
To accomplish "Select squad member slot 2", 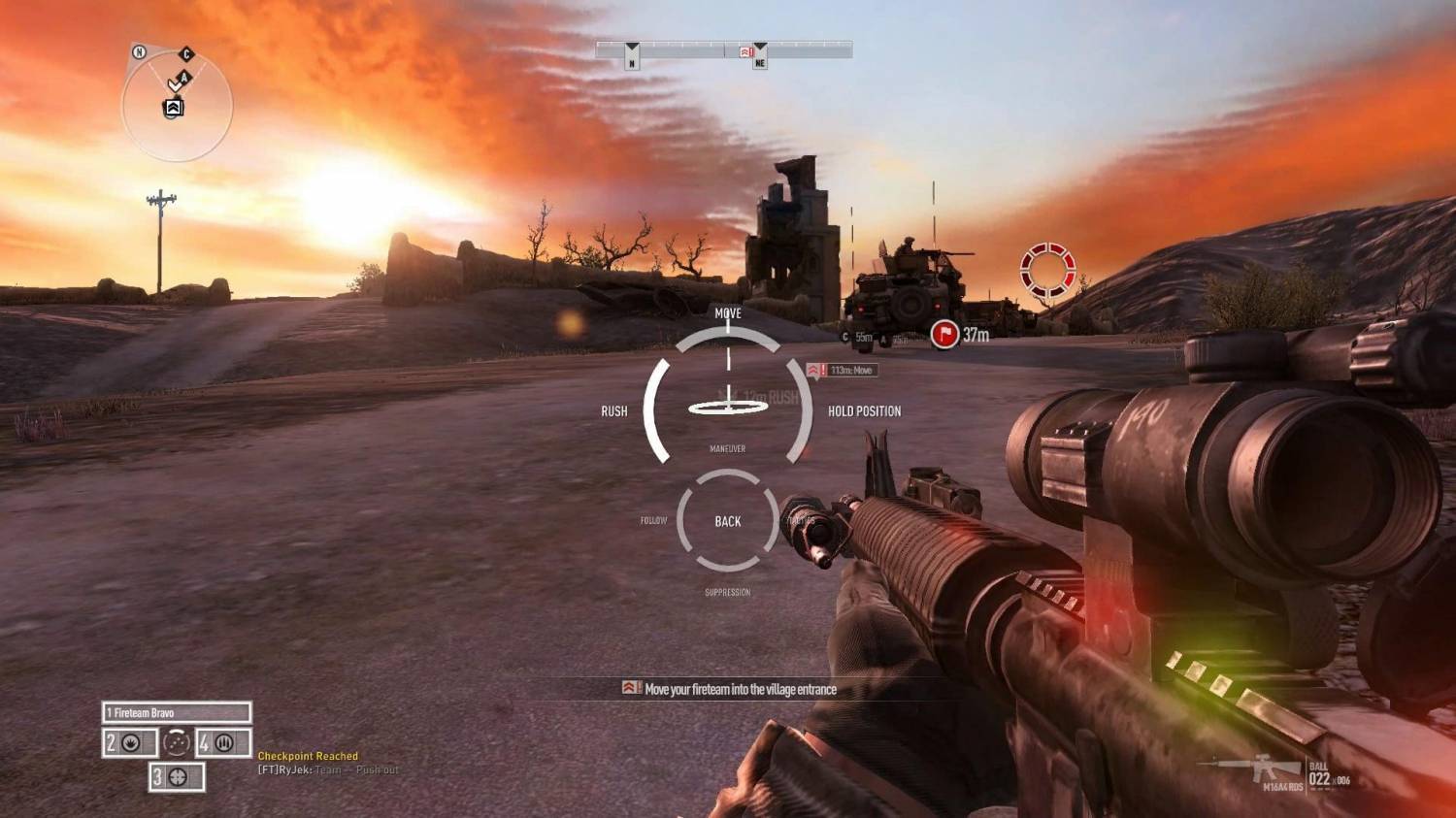I will (129, 743).
